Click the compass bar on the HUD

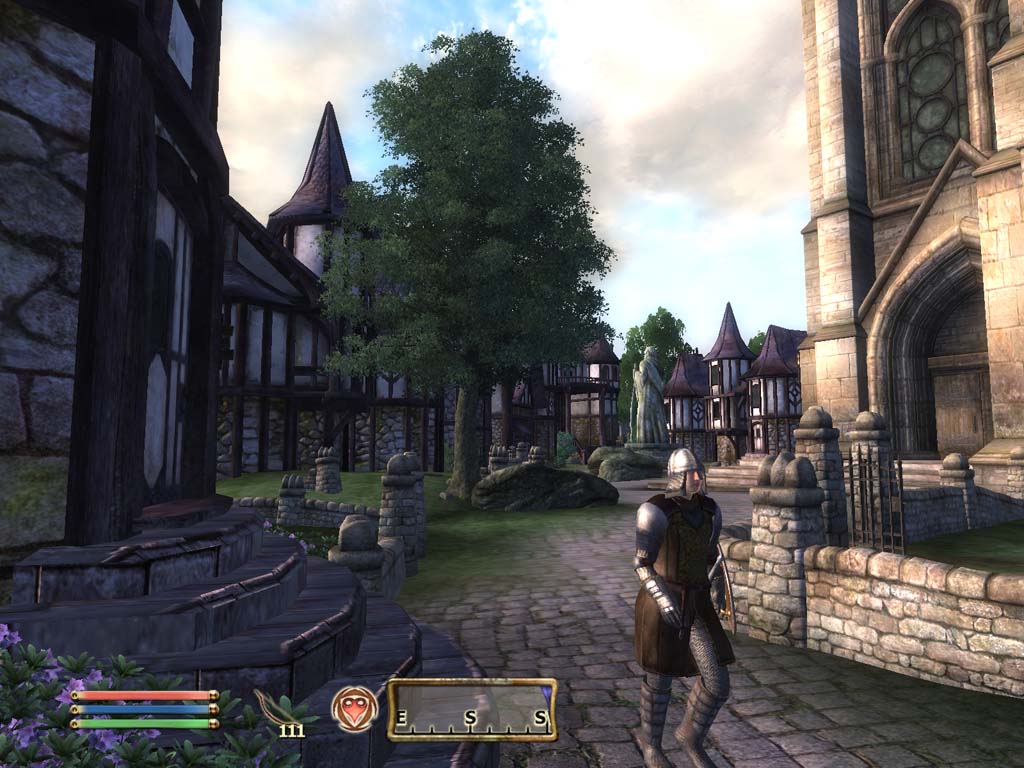[x=472, y=710]
